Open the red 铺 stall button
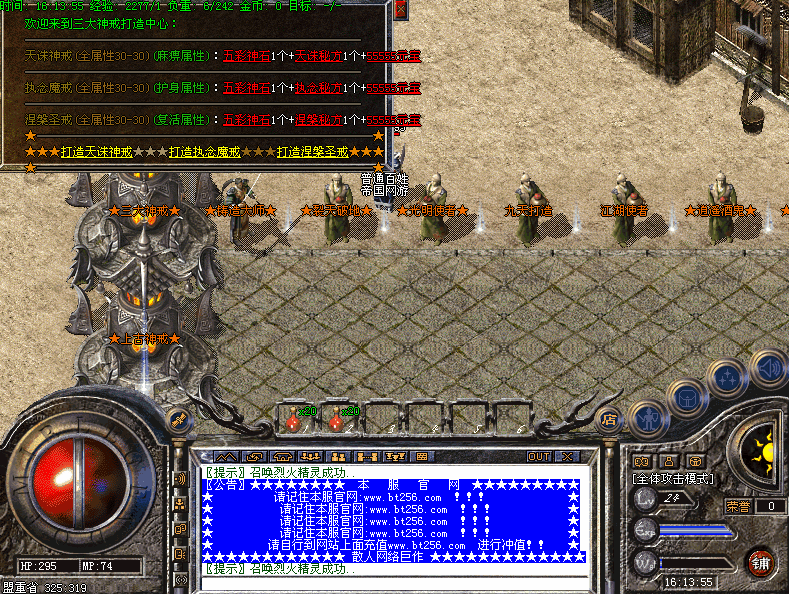789x594 pixels. [761, 560]
